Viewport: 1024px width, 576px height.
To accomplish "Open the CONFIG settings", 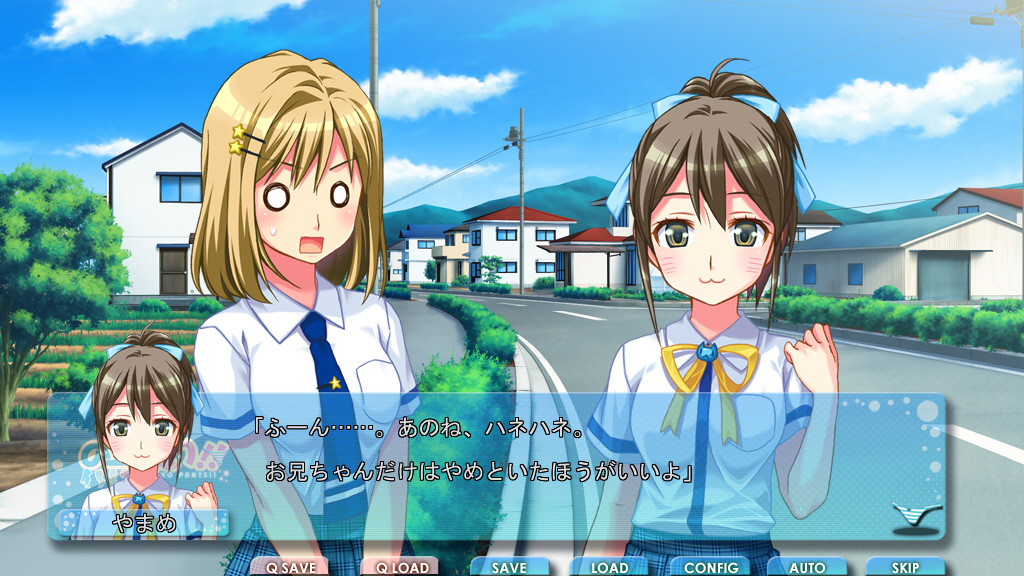I will click(710, 567).
